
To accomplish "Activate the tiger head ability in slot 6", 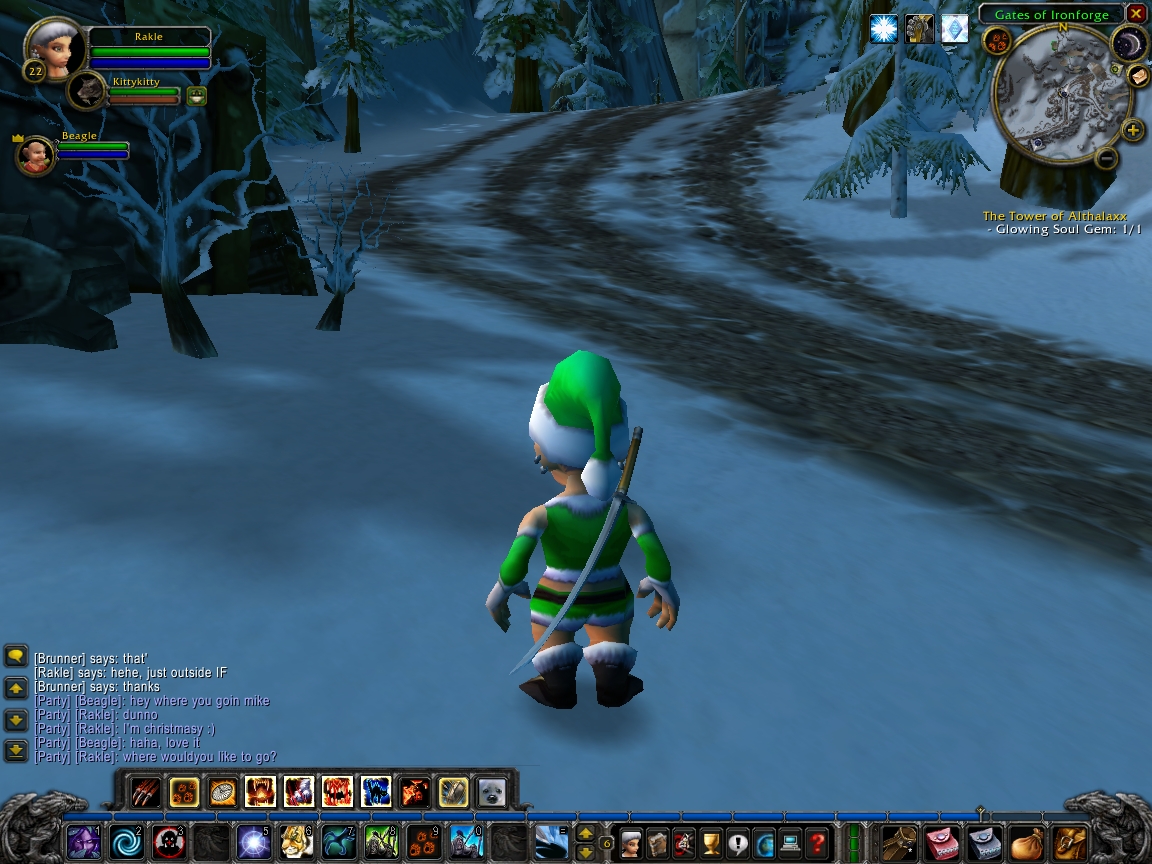I will [x=296, y=842].
